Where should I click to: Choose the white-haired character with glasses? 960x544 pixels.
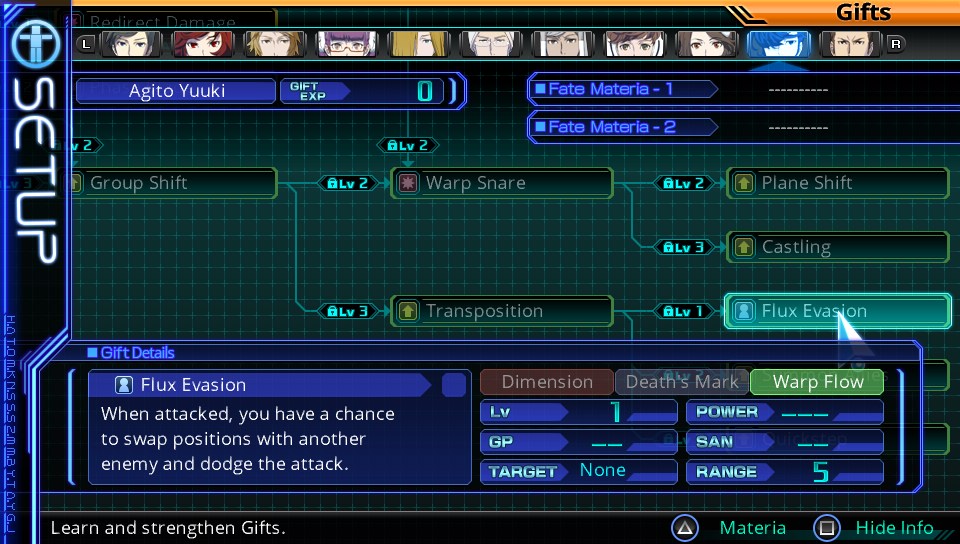point(481,43)
